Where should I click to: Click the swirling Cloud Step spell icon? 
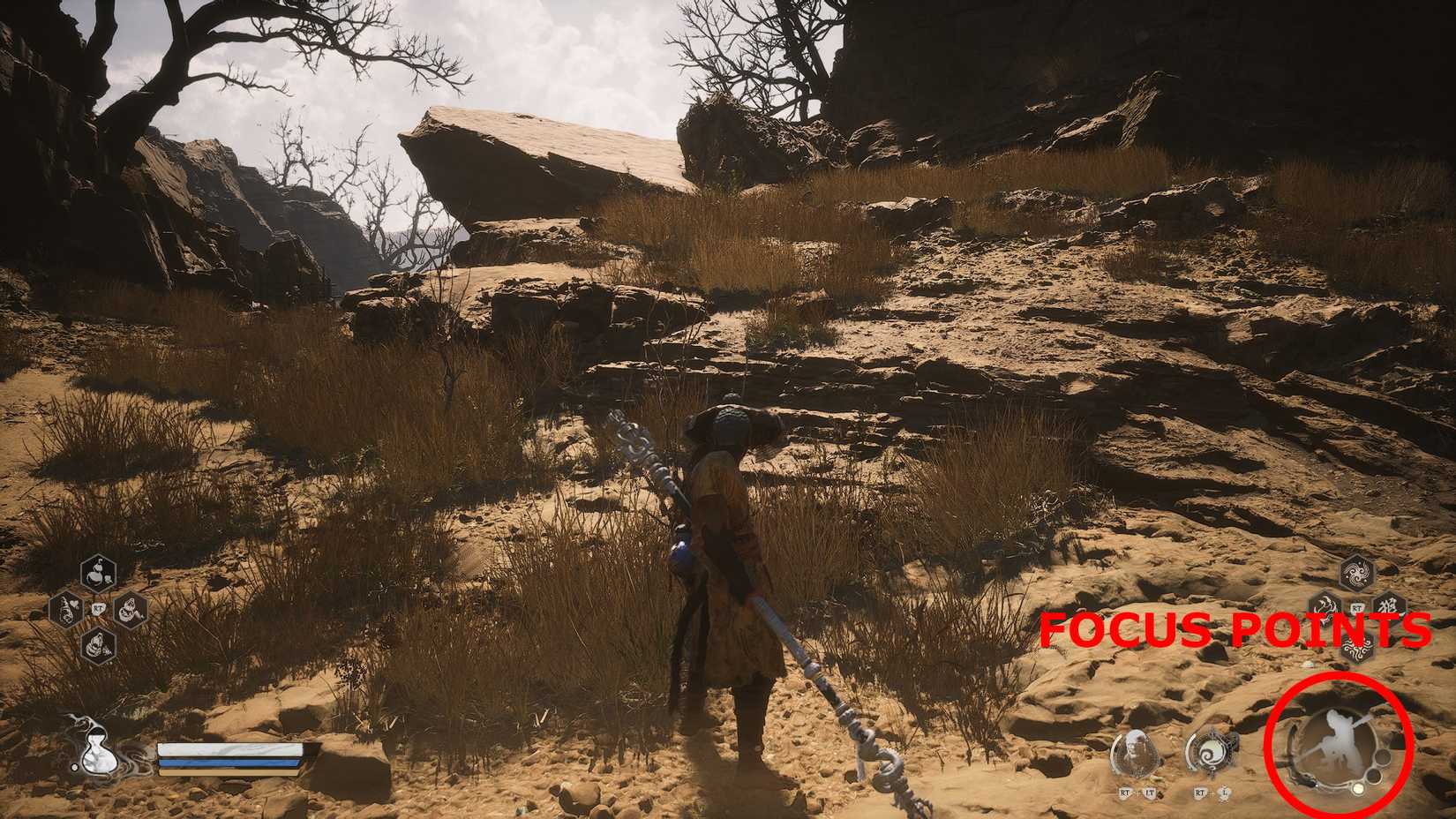(x=1210, y=752)
